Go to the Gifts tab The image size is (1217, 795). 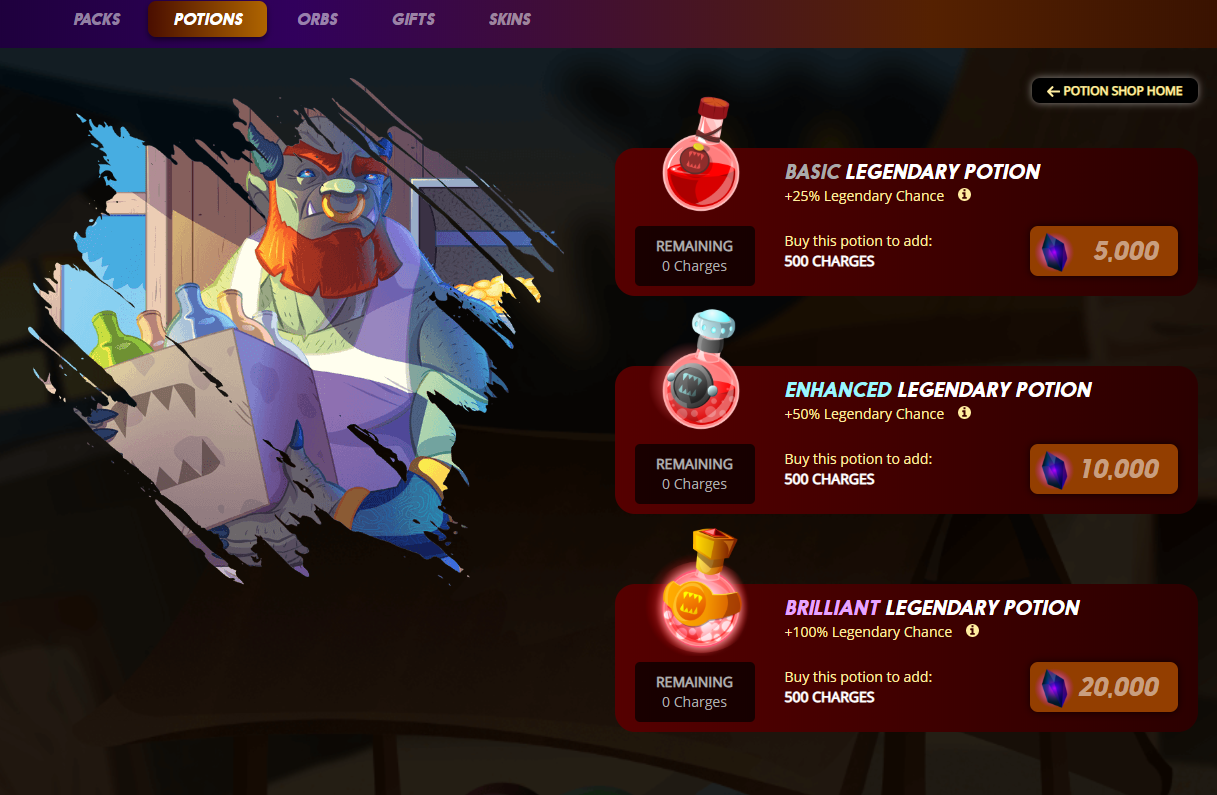[x=413, y=20]
